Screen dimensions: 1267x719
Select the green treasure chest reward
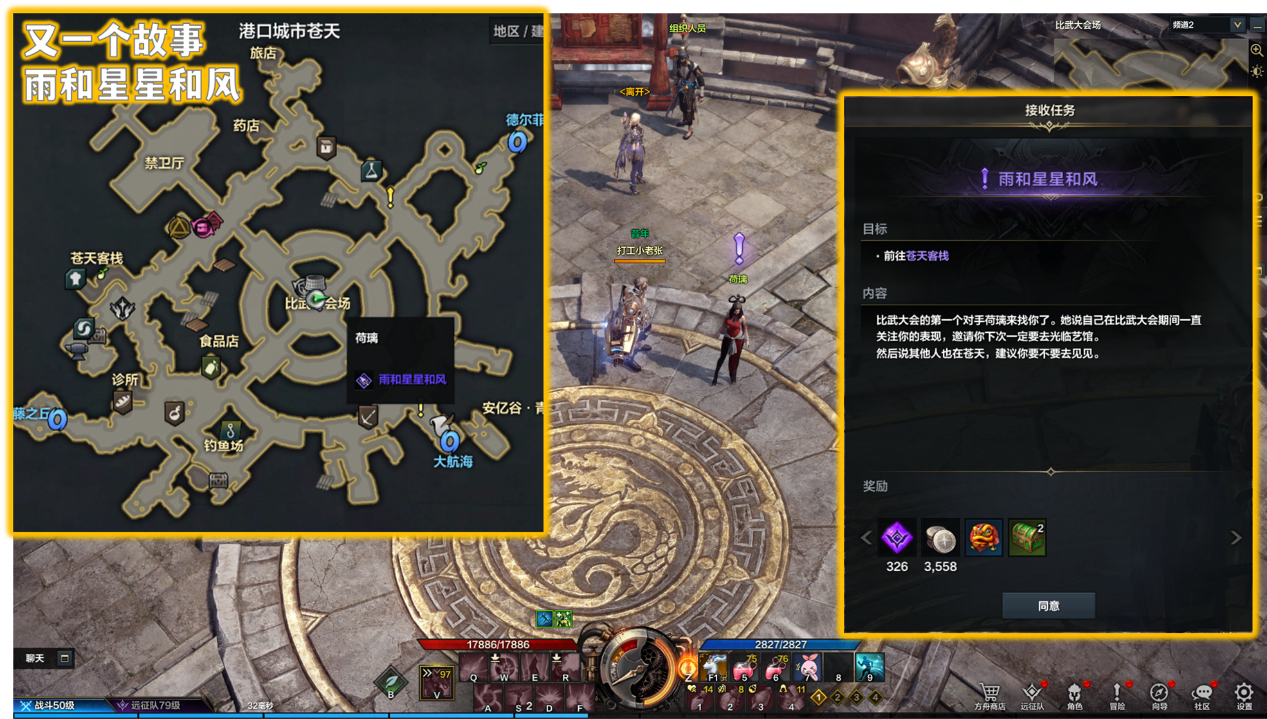[x=1027, y=538]
